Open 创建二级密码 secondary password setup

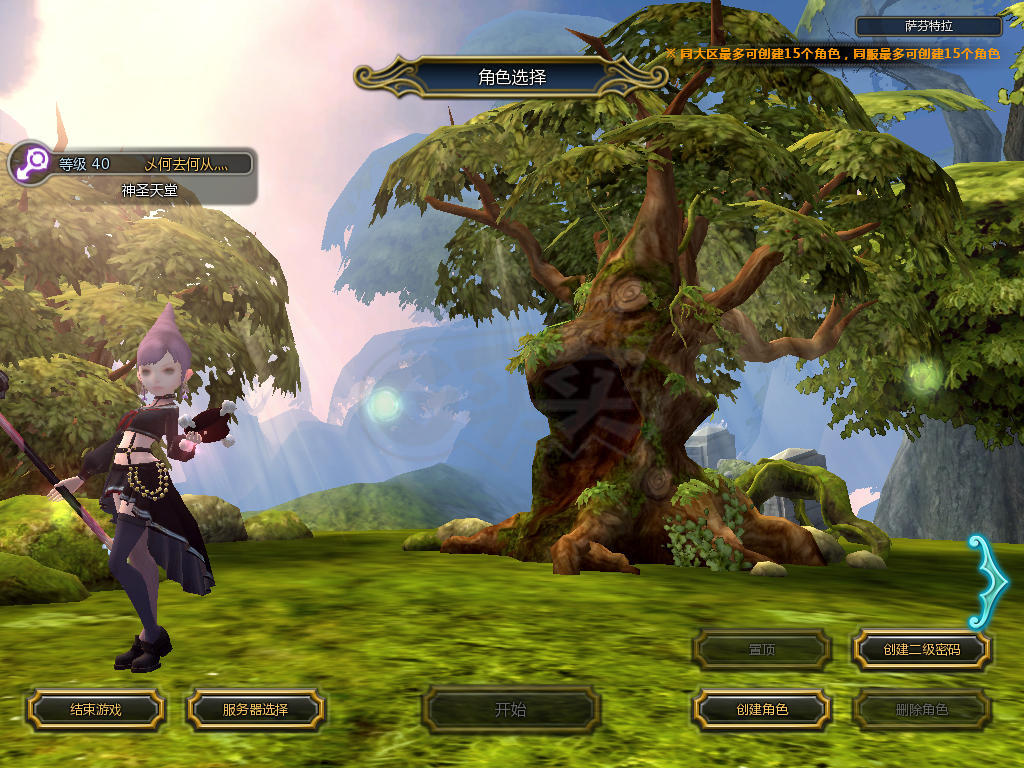pos(921,650)
